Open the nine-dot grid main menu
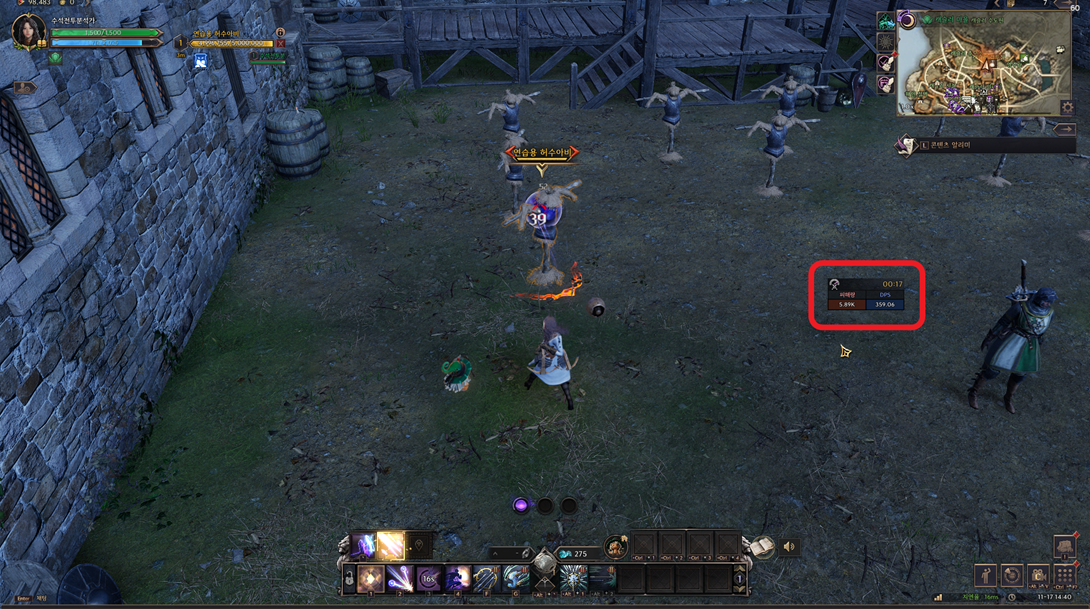The width and height of the screenshot is (1090, 609). pyautogui.click(x=1064, y=576)
